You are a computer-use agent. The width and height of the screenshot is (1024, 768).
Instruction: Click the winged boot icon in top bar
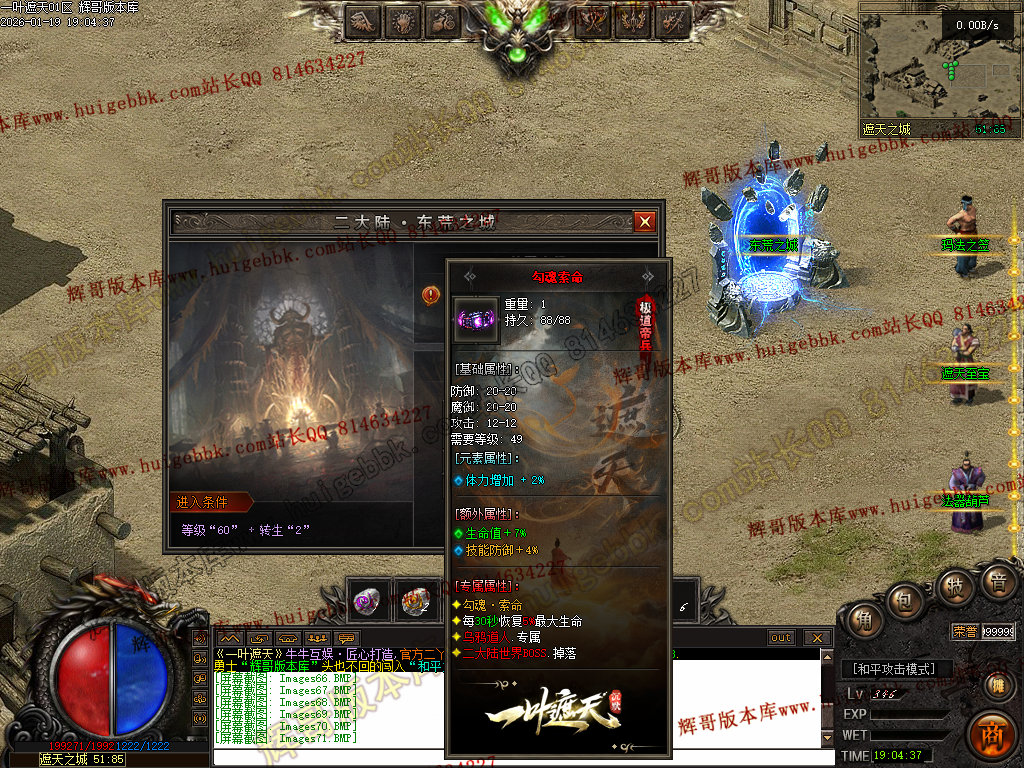coord(363,19)
